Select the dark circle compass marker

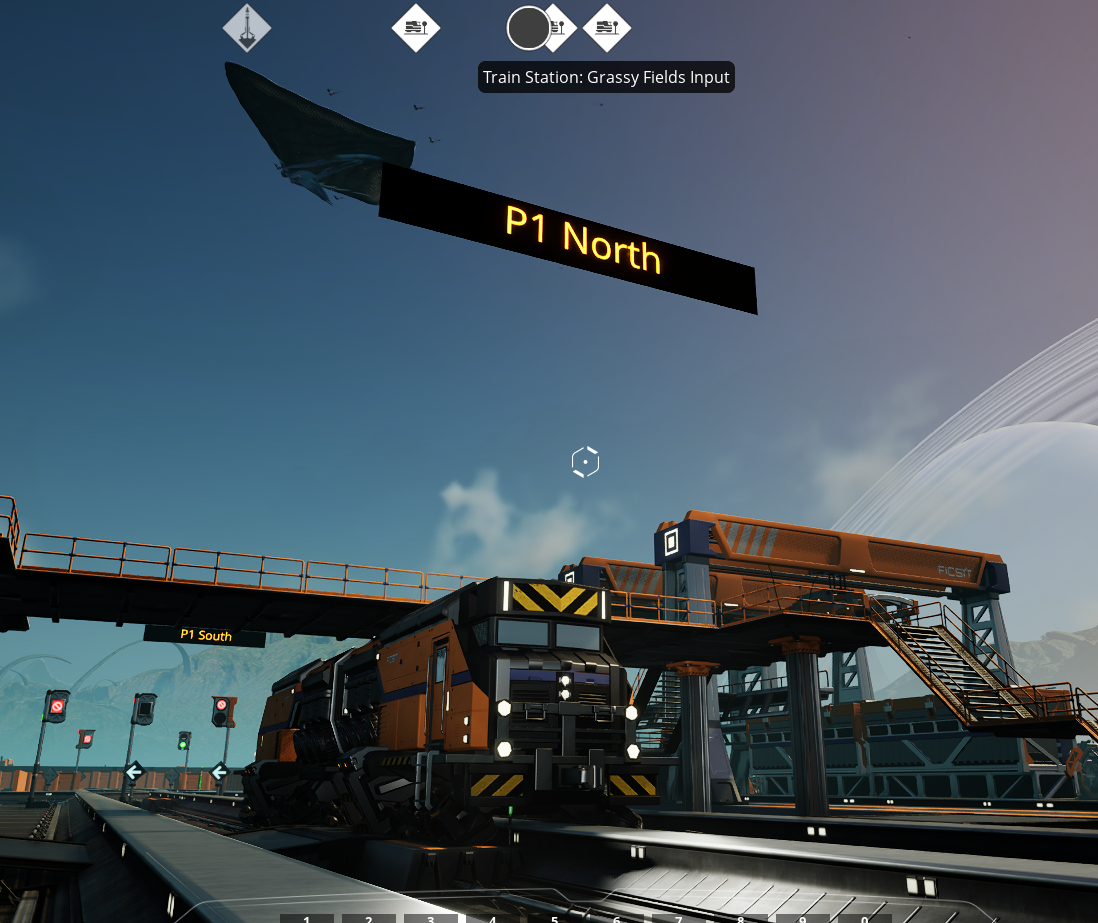click(528, 28)
